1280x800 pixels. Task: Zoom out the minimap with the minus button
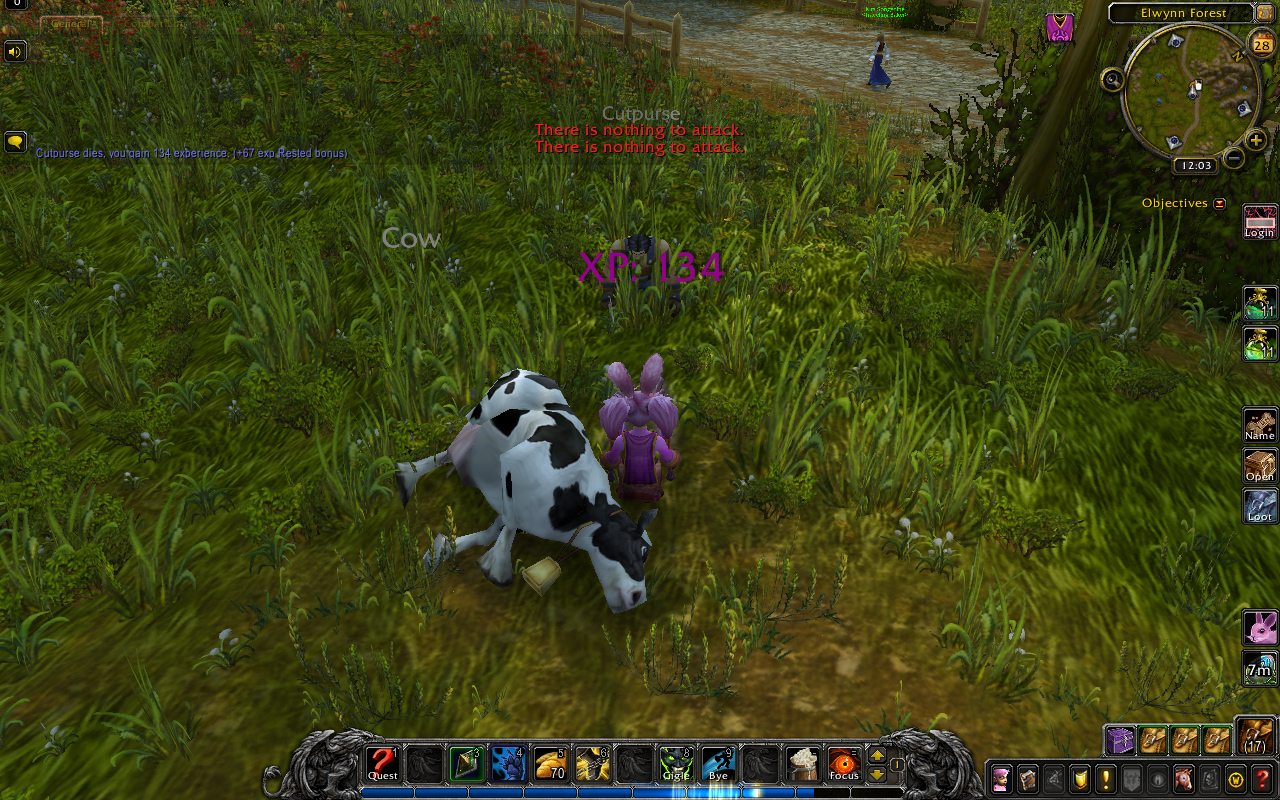click(x=1234, y=158)
